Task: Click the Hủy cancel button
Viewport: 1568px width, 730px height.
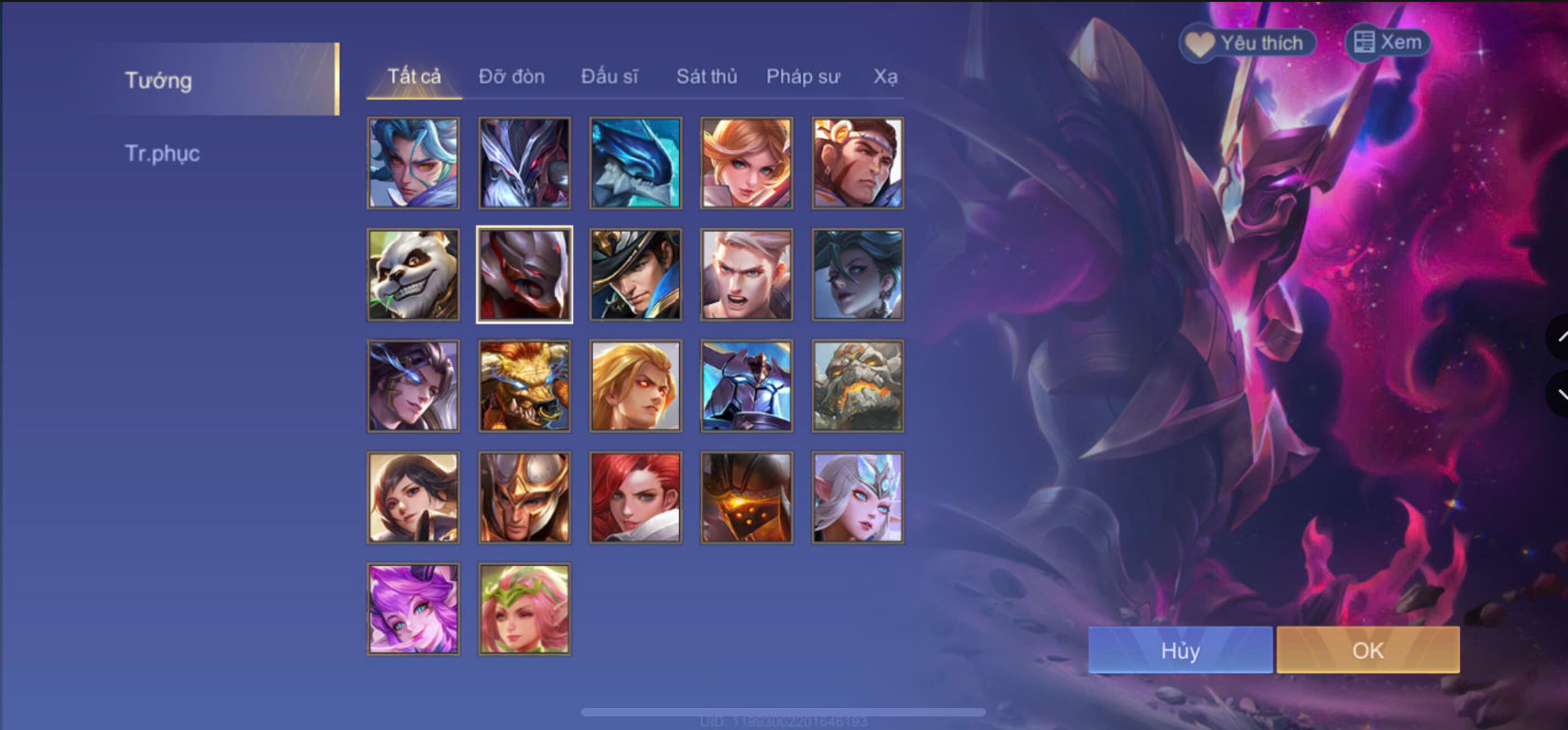Action: point(1179,650)
